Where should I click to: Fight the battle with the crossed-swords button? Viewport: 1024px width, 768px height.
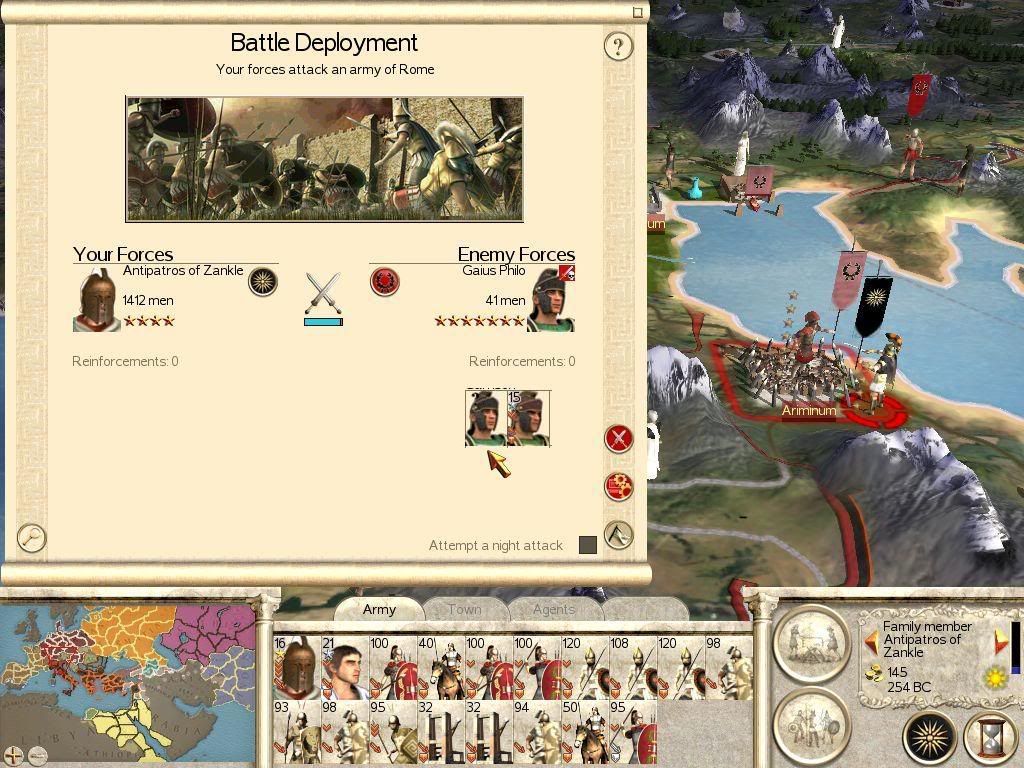(619, 438)
